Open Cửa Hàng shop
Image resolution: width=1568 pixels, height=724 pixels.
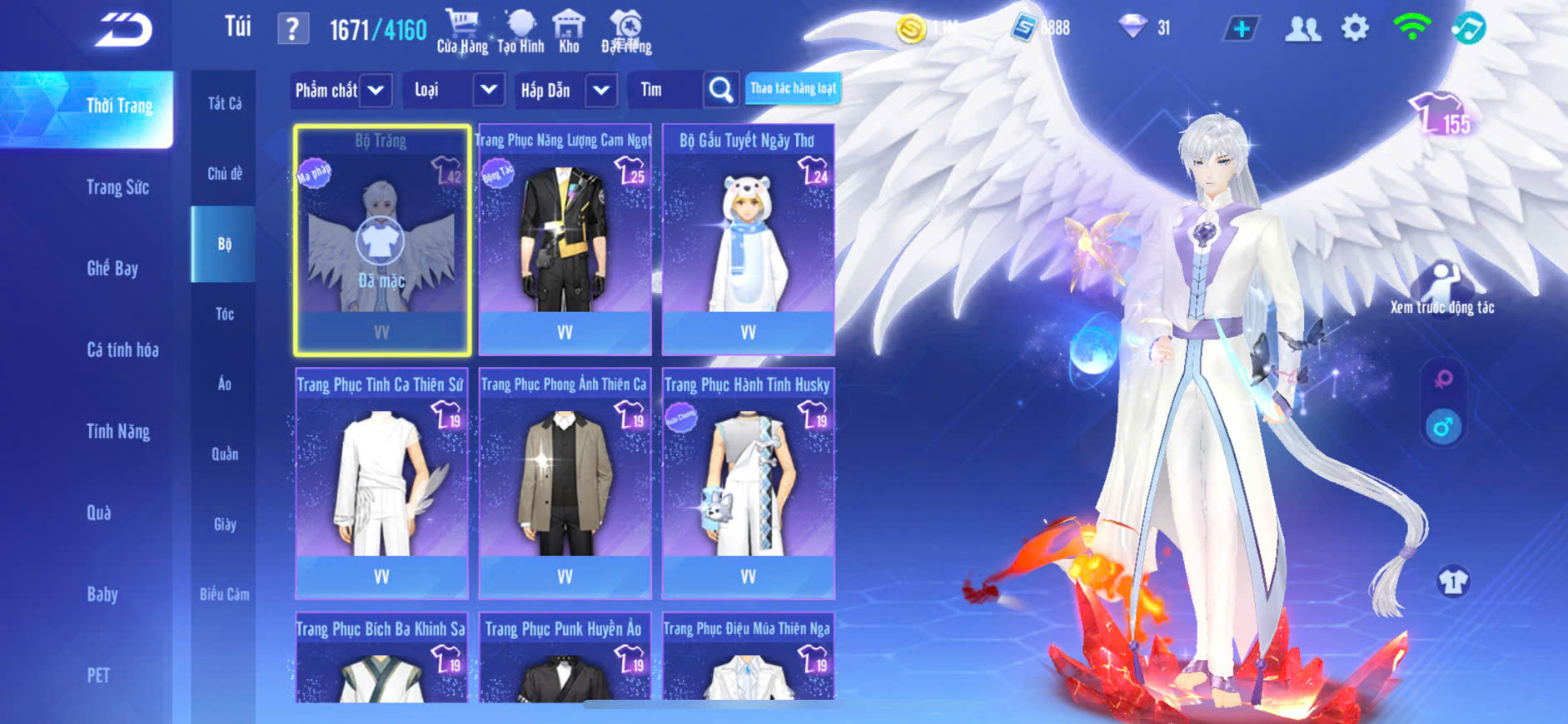462,31
